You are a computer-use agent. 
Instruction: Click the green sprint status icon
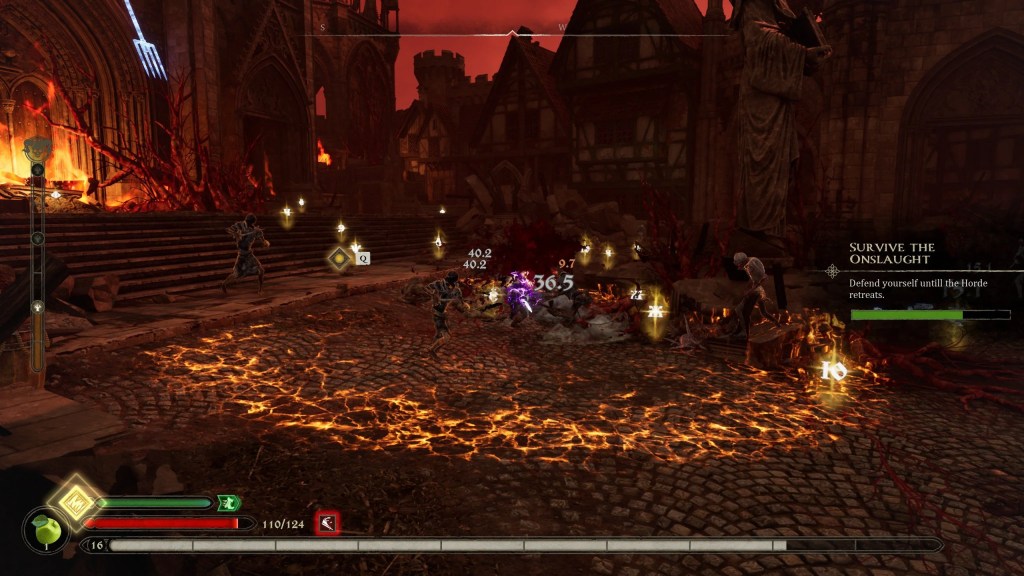click(229, 503)
